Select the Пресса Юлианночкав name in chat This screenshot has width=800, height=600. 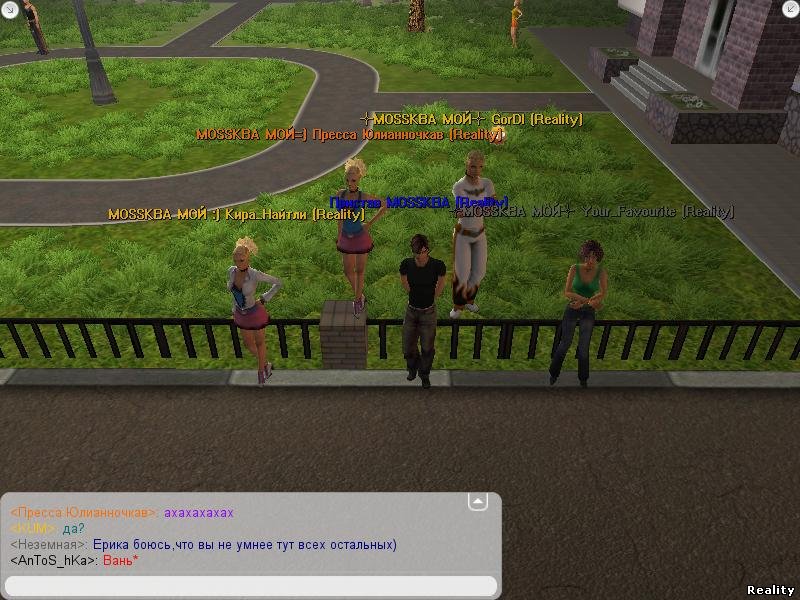click(84, 513)
